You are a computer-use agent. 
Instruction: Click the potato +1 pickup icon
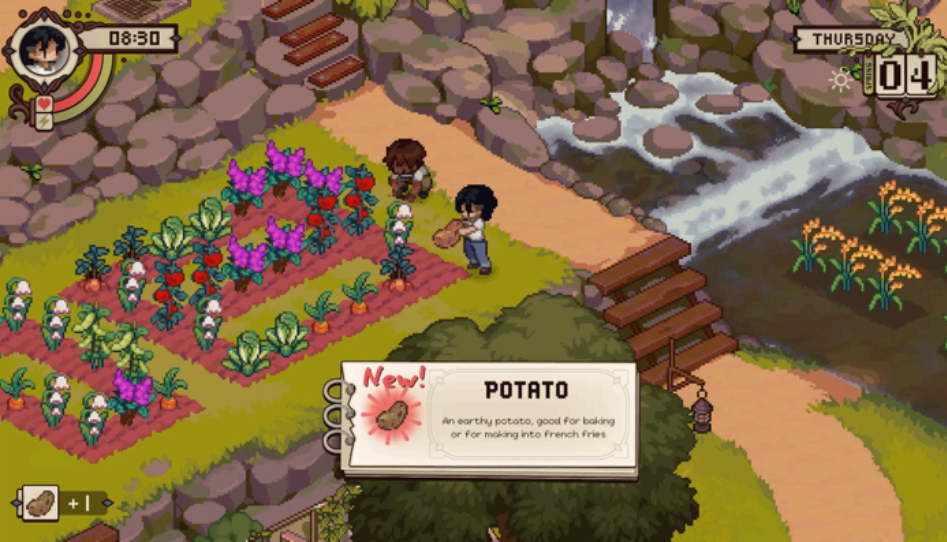[40, 503]
